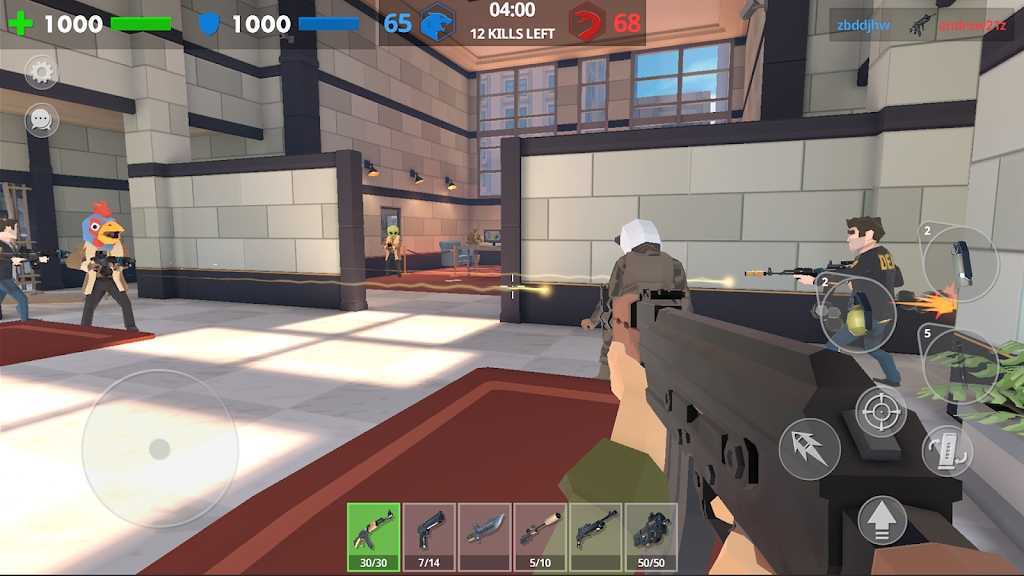This screenshot has width=1024, height=576.
Task: Switch to the pistol weapon slot
Action: [429, 537]
